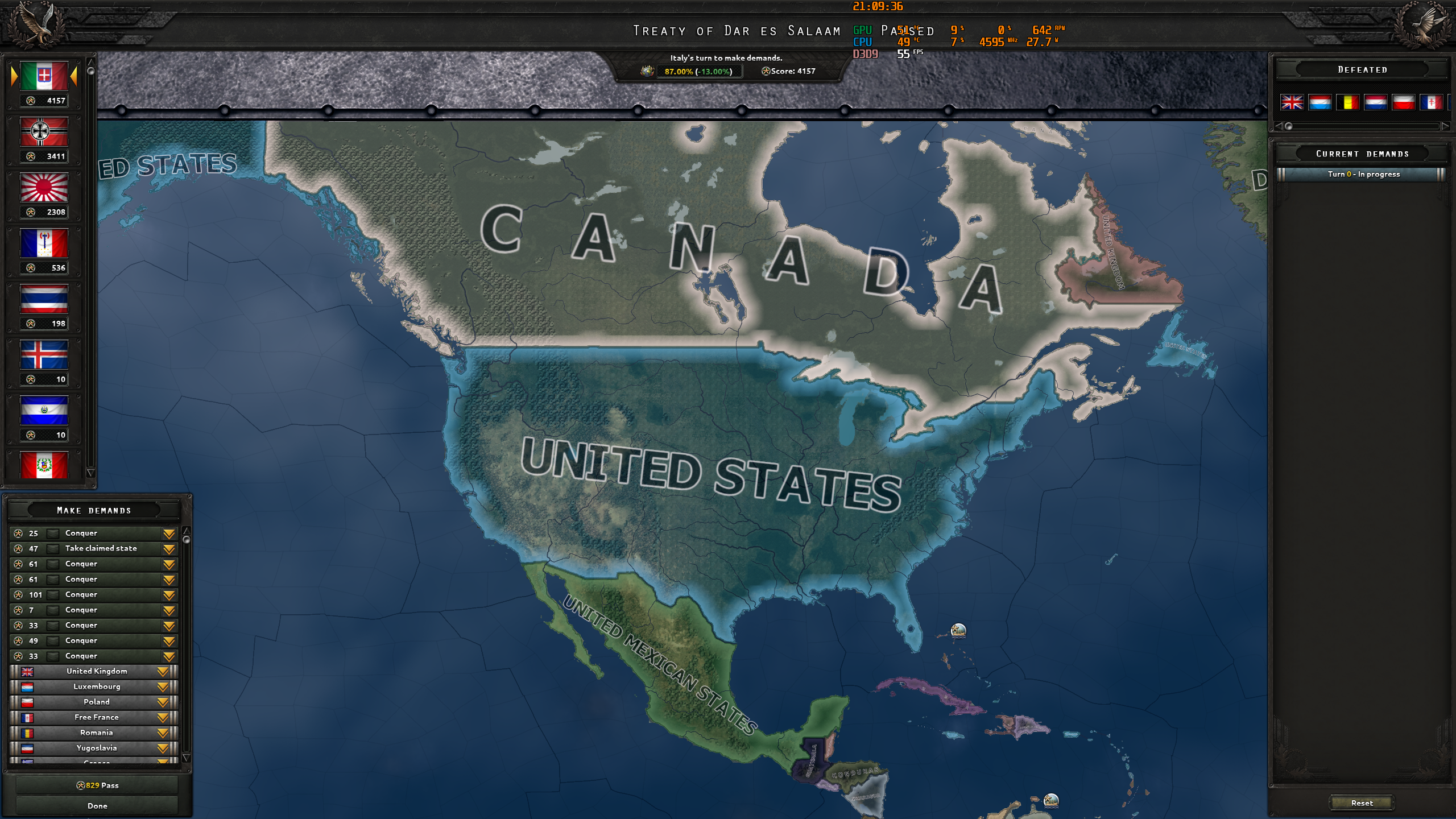Select the Japan flag in the participants sidebar

point(44,188)
